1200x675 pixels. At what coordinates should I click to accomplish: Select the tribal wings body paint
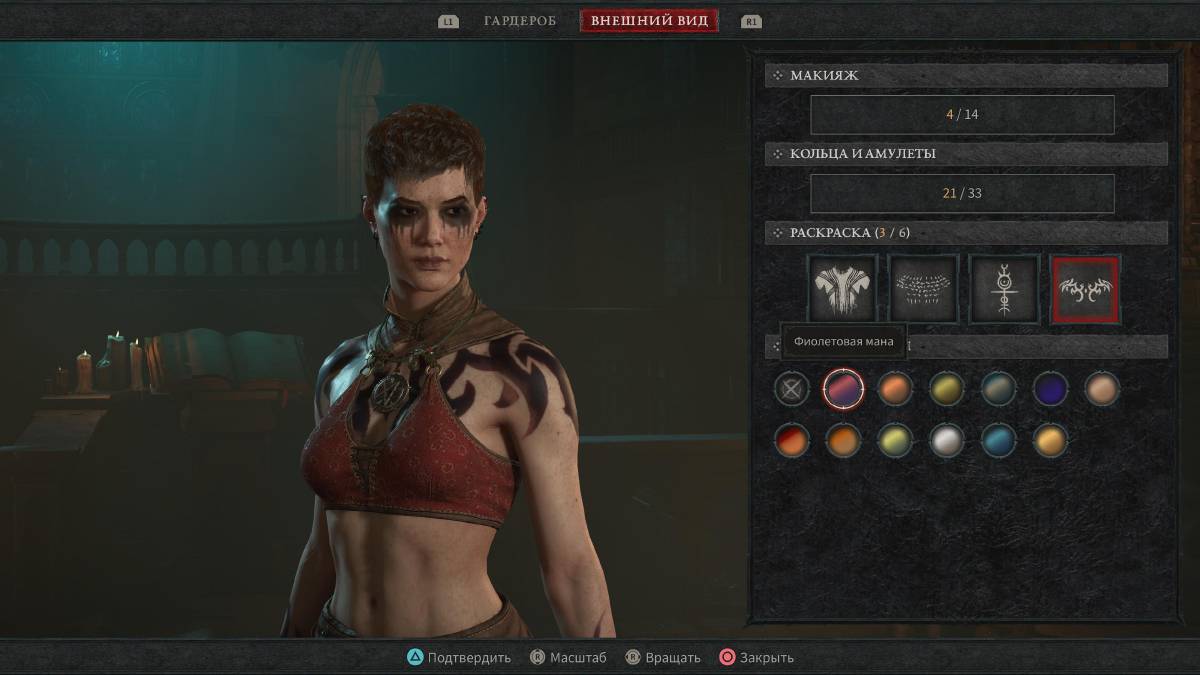[1085, 289]
